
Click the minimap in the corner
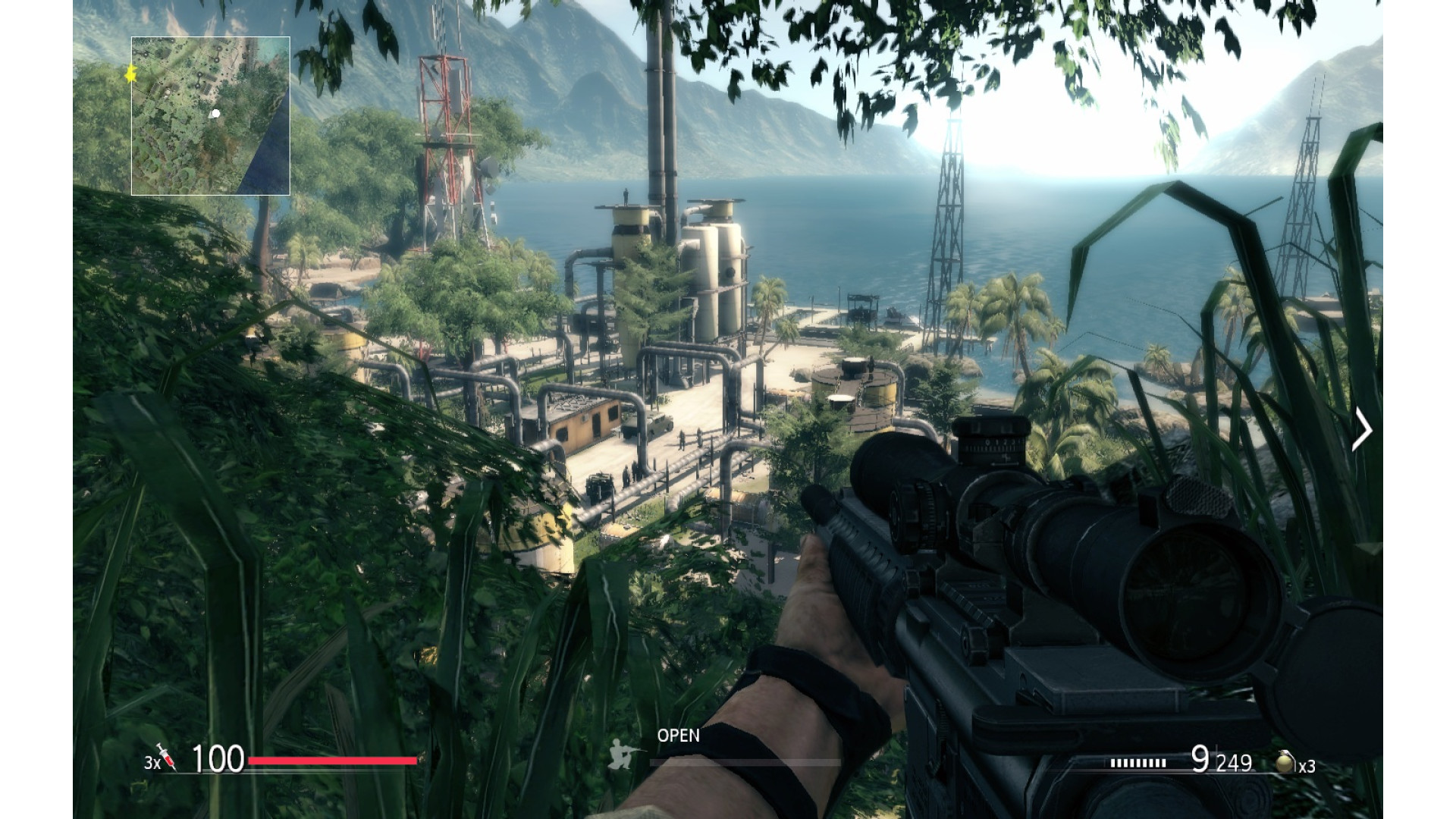pyautogui.click(x=211, y=116)
